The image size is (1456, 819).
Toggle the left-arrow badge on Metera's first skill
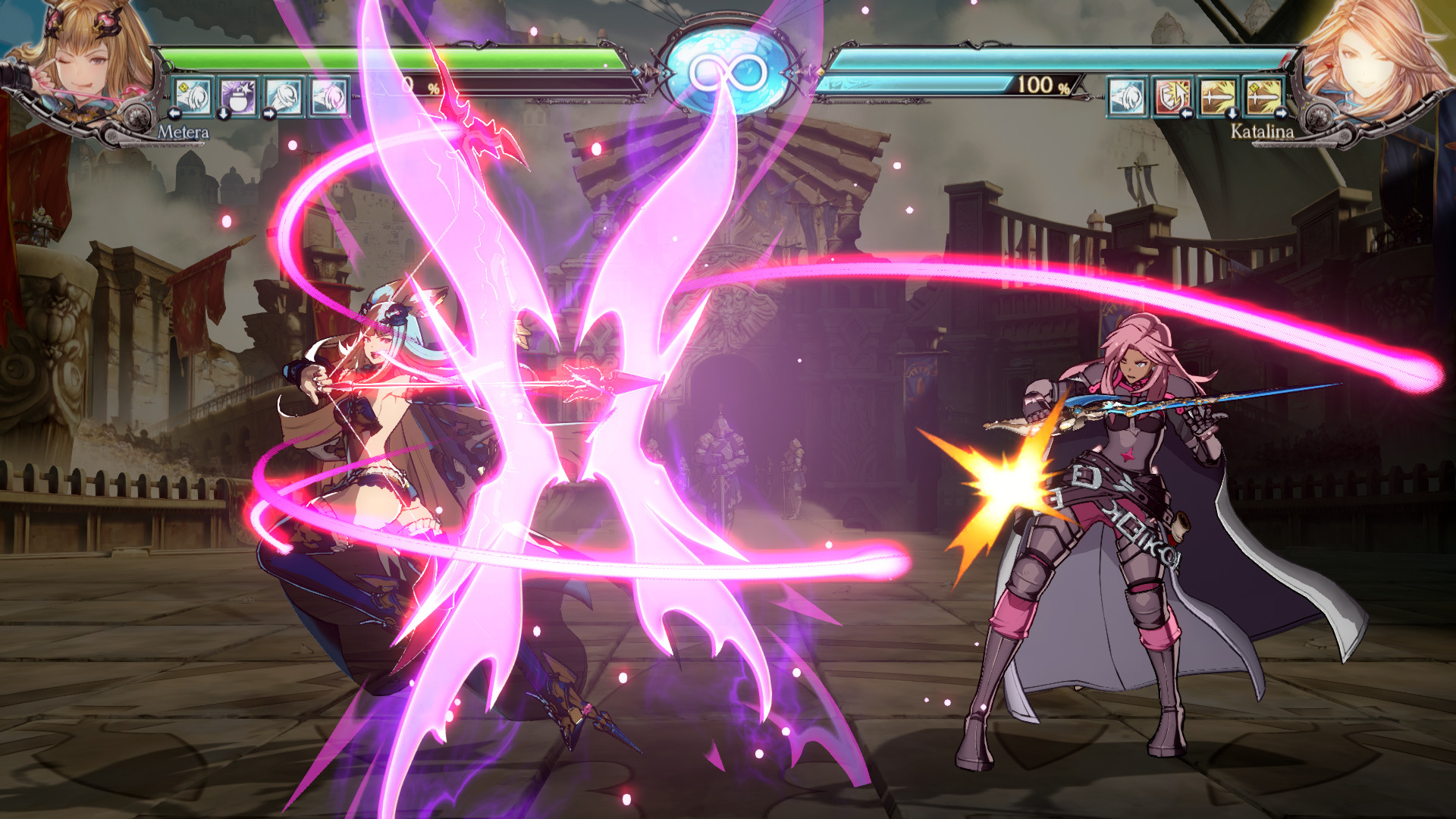[174, 115]
